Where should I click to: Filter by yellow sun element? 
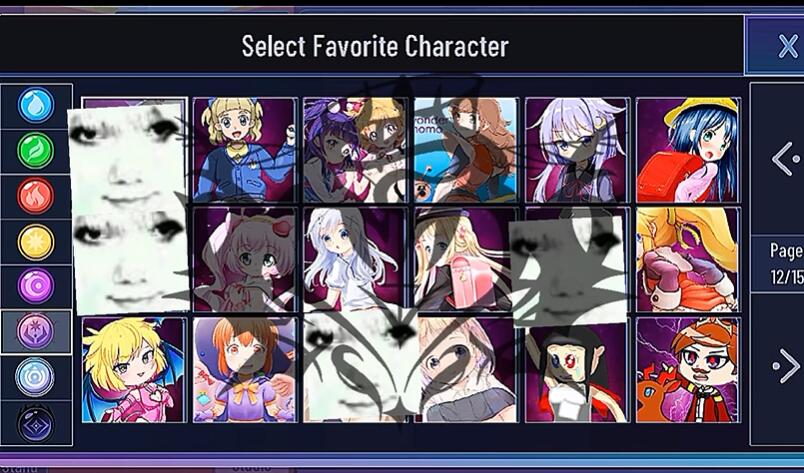pyautogui.click(x=36, y=241)
